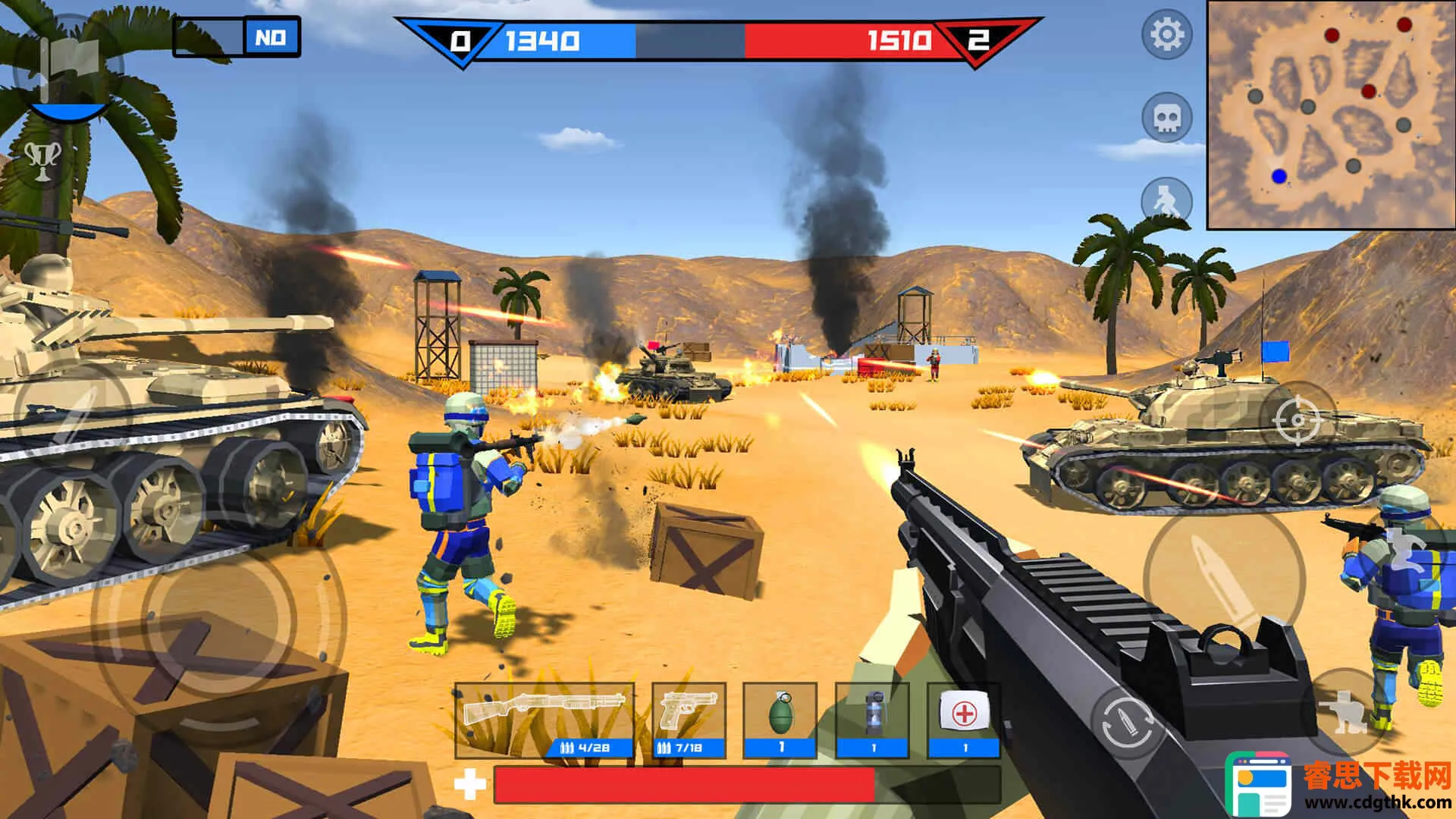The image size is (1456, 819).
Task: Select the shotgun weapon slot
Action: pyautogui.click(x=544, y=720)
